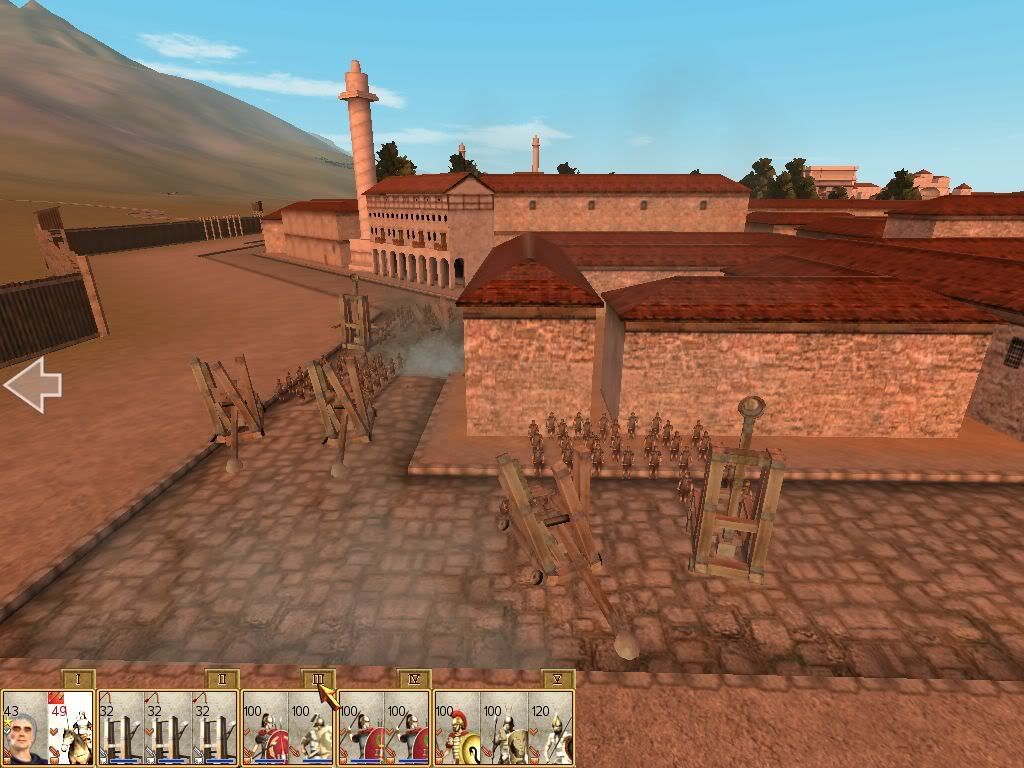This screenshot has width=1024, height=768.
Task: Select the group II siege engine tab
Action: [x=221, y=680]
